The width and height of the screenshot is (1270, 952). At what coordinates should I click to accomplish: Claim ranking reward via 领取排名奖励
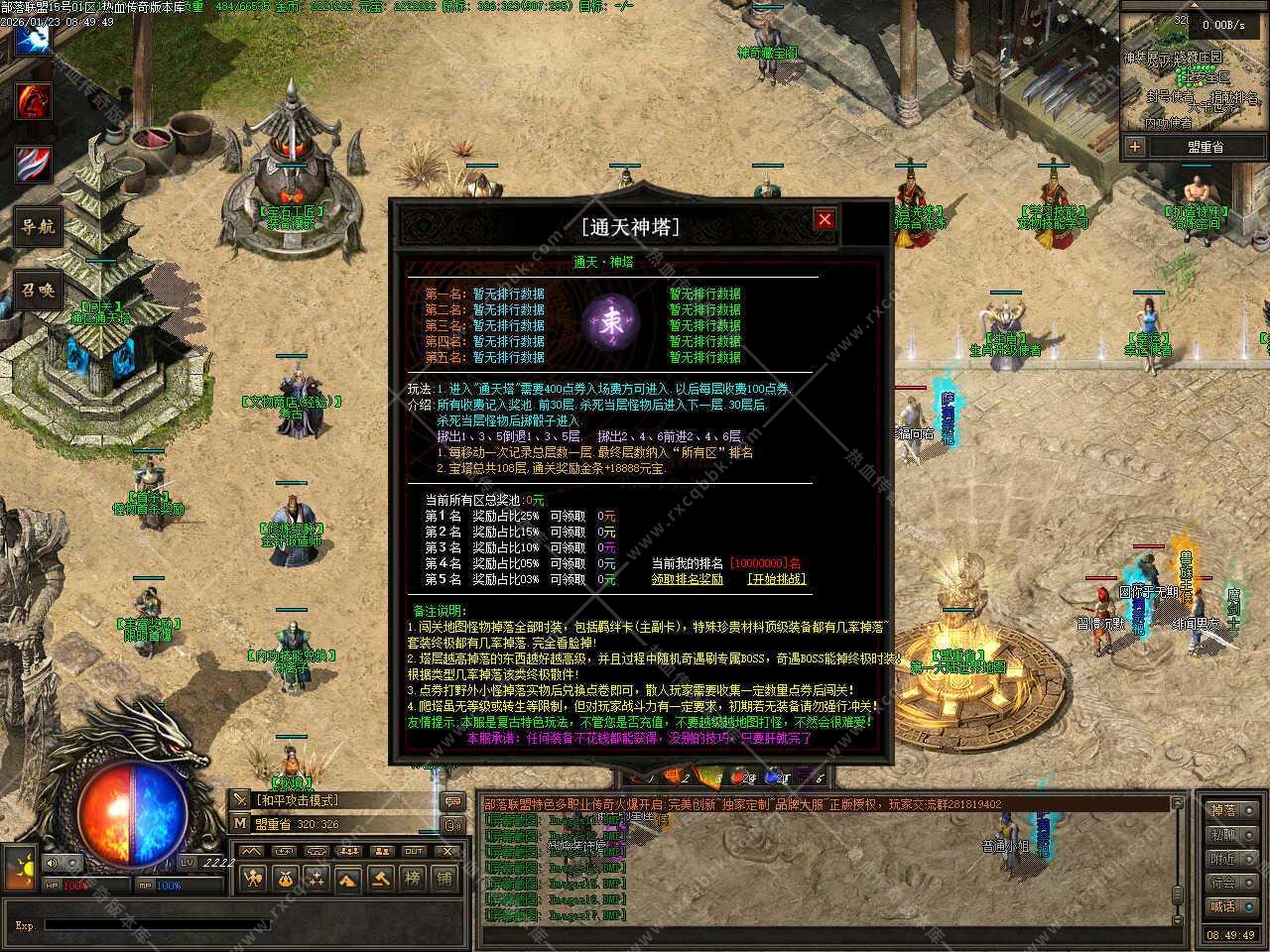687,579
